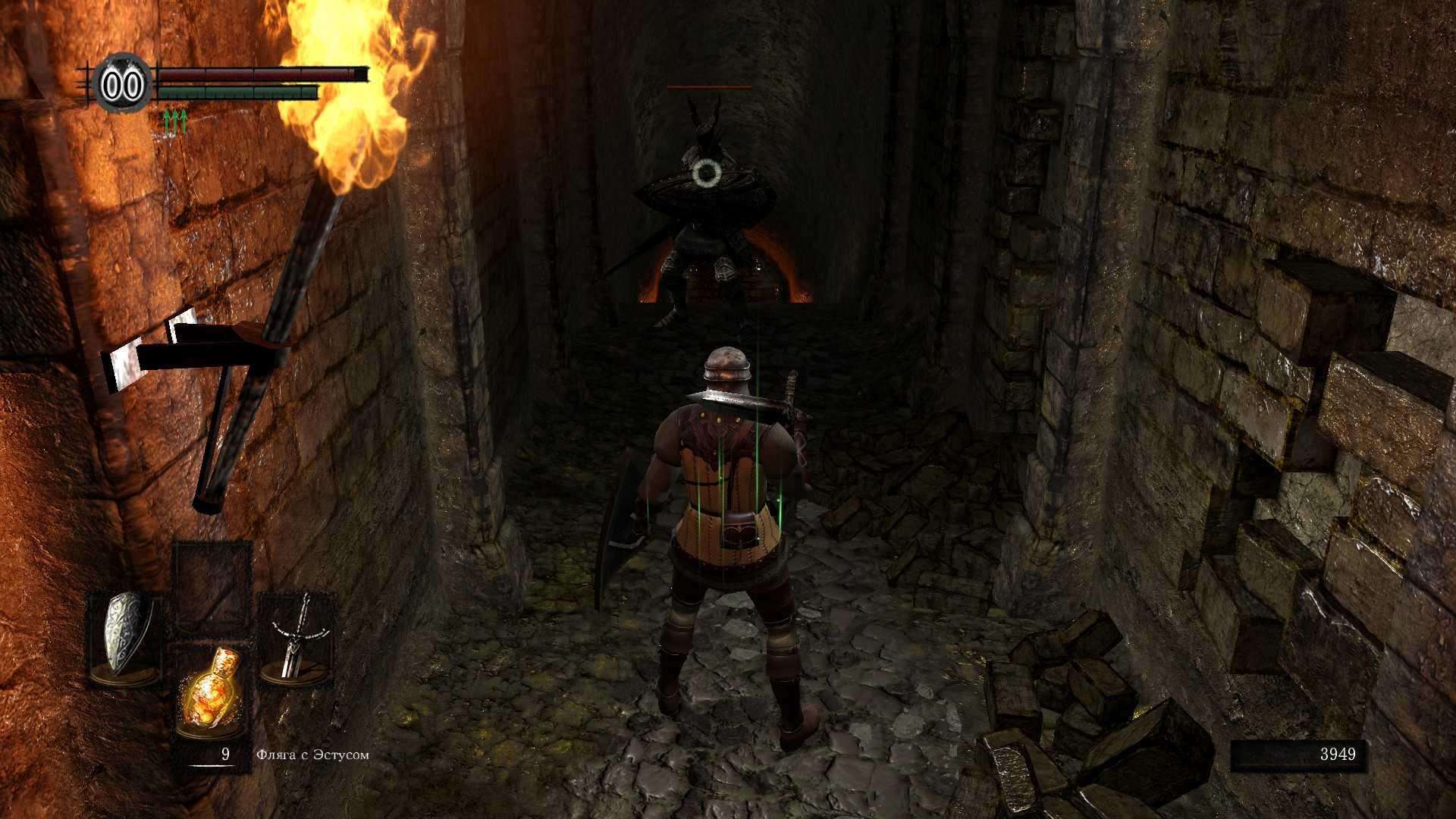Click the green arrows status effect icon
This screenshot has width=1456, height=819.
click(x=175, y=121)
